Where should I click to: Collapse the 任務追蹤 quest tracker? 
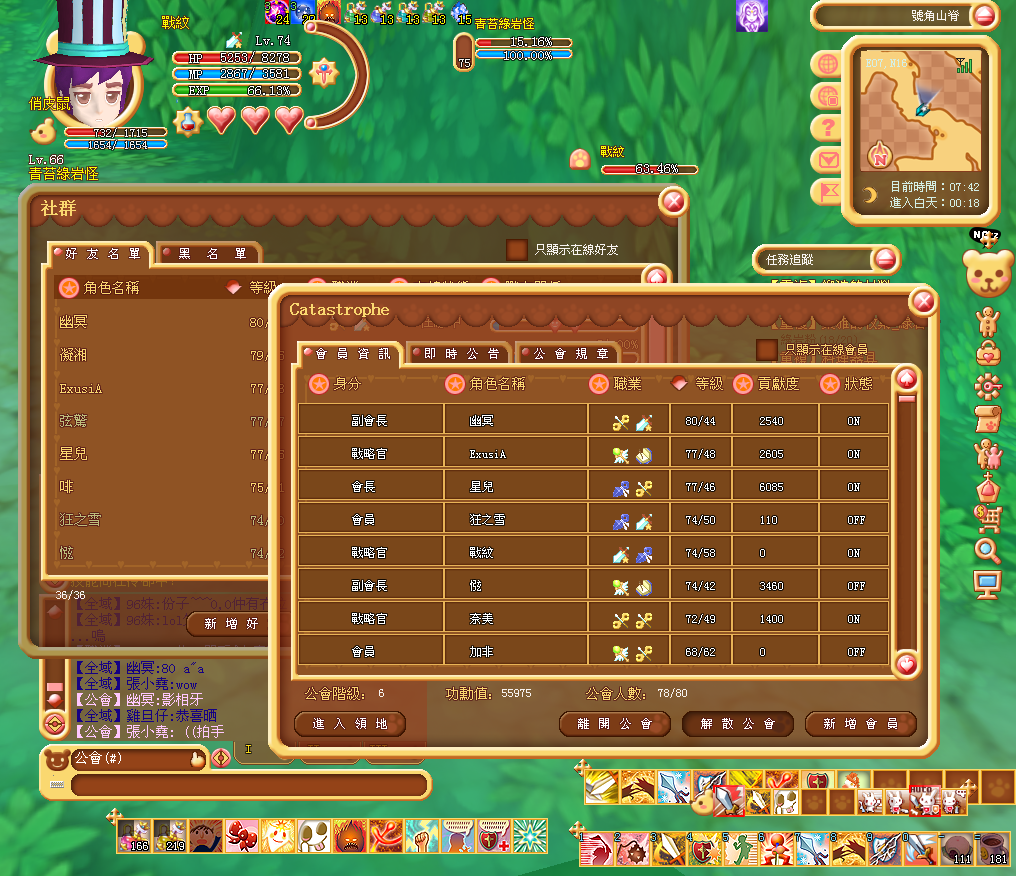[885, 260]
